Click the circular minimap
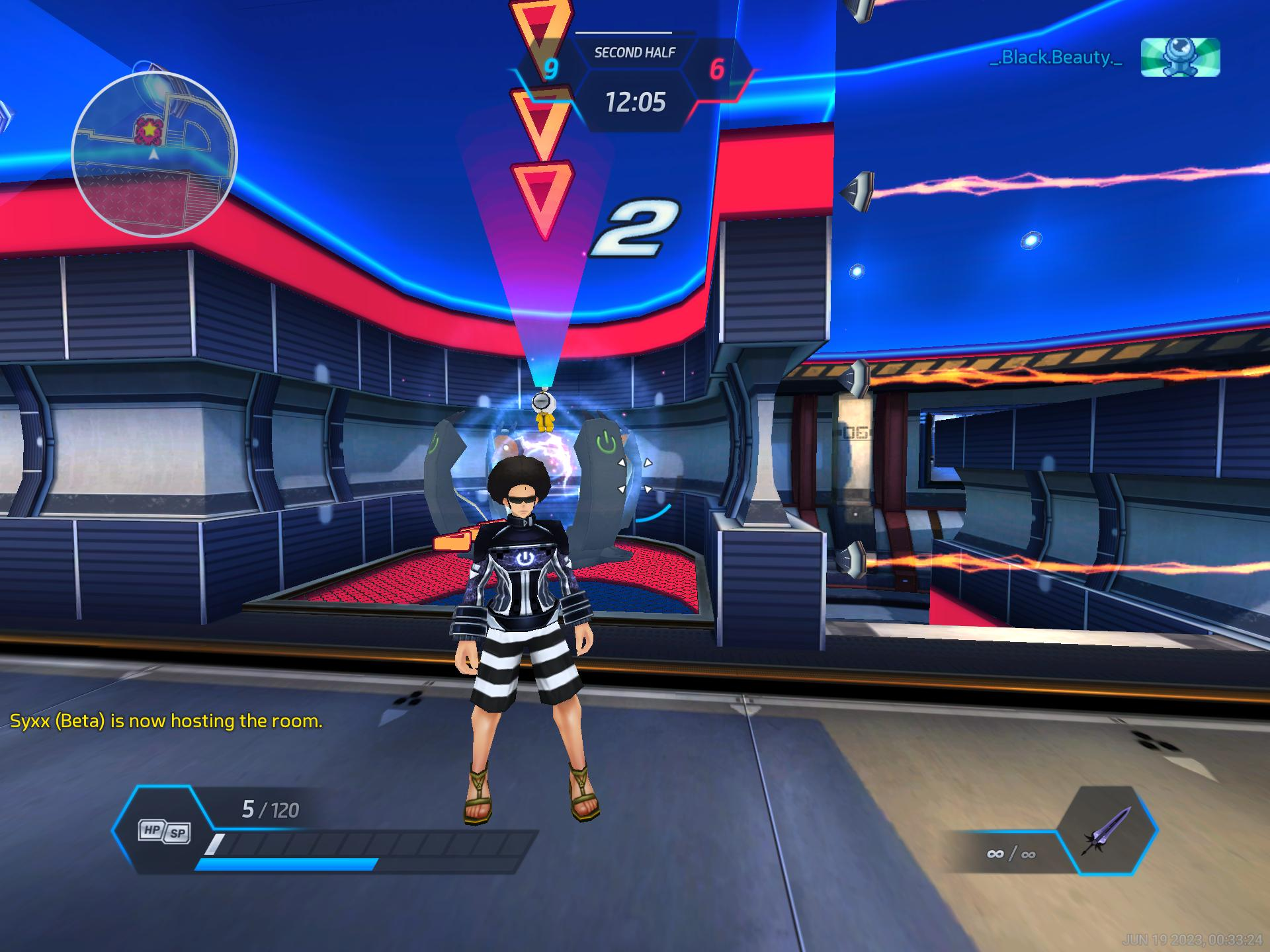 154,155
